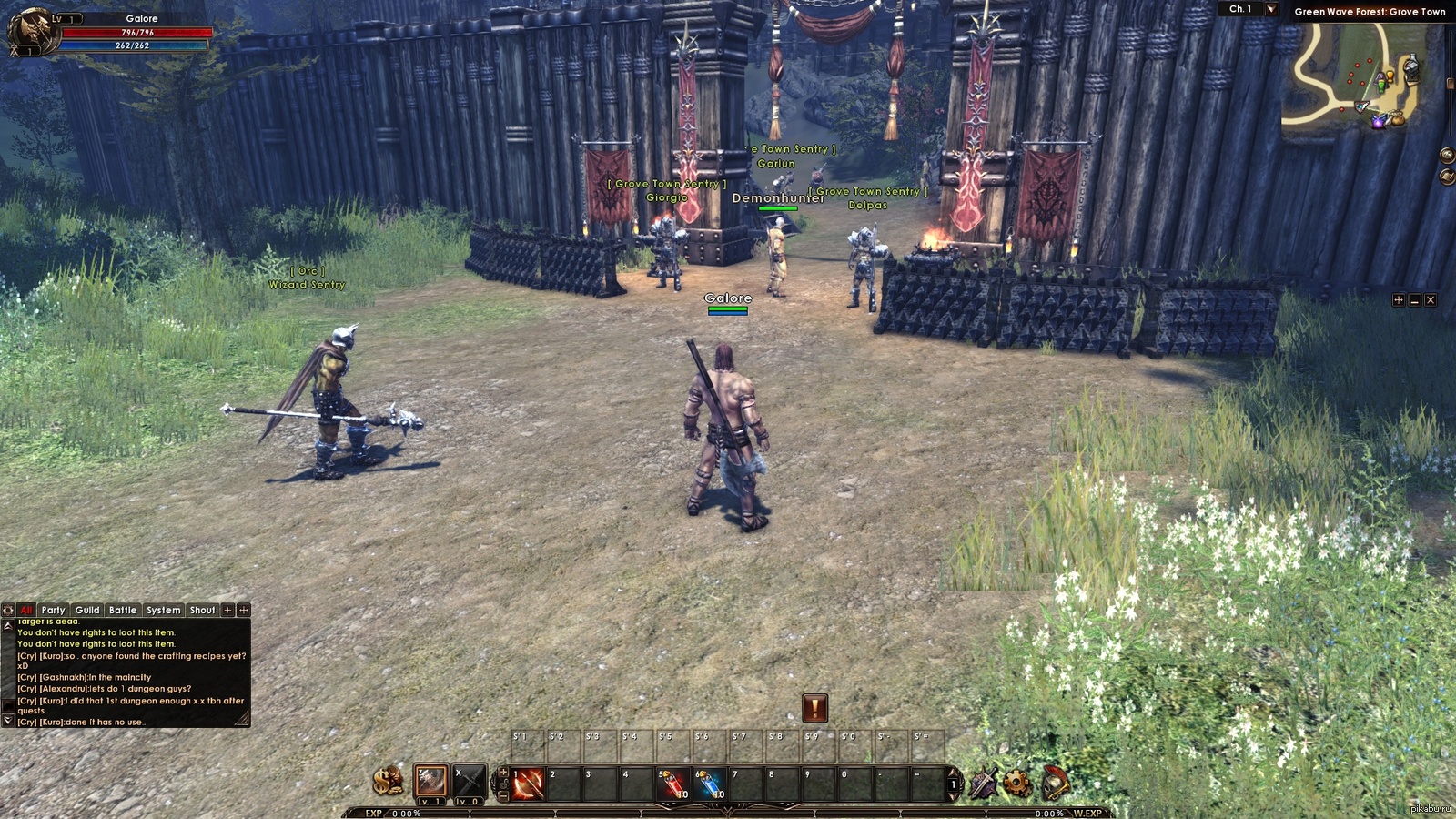Use the red health potion
This screenshot has width=1456, height=819.
[x=673, y=784]
